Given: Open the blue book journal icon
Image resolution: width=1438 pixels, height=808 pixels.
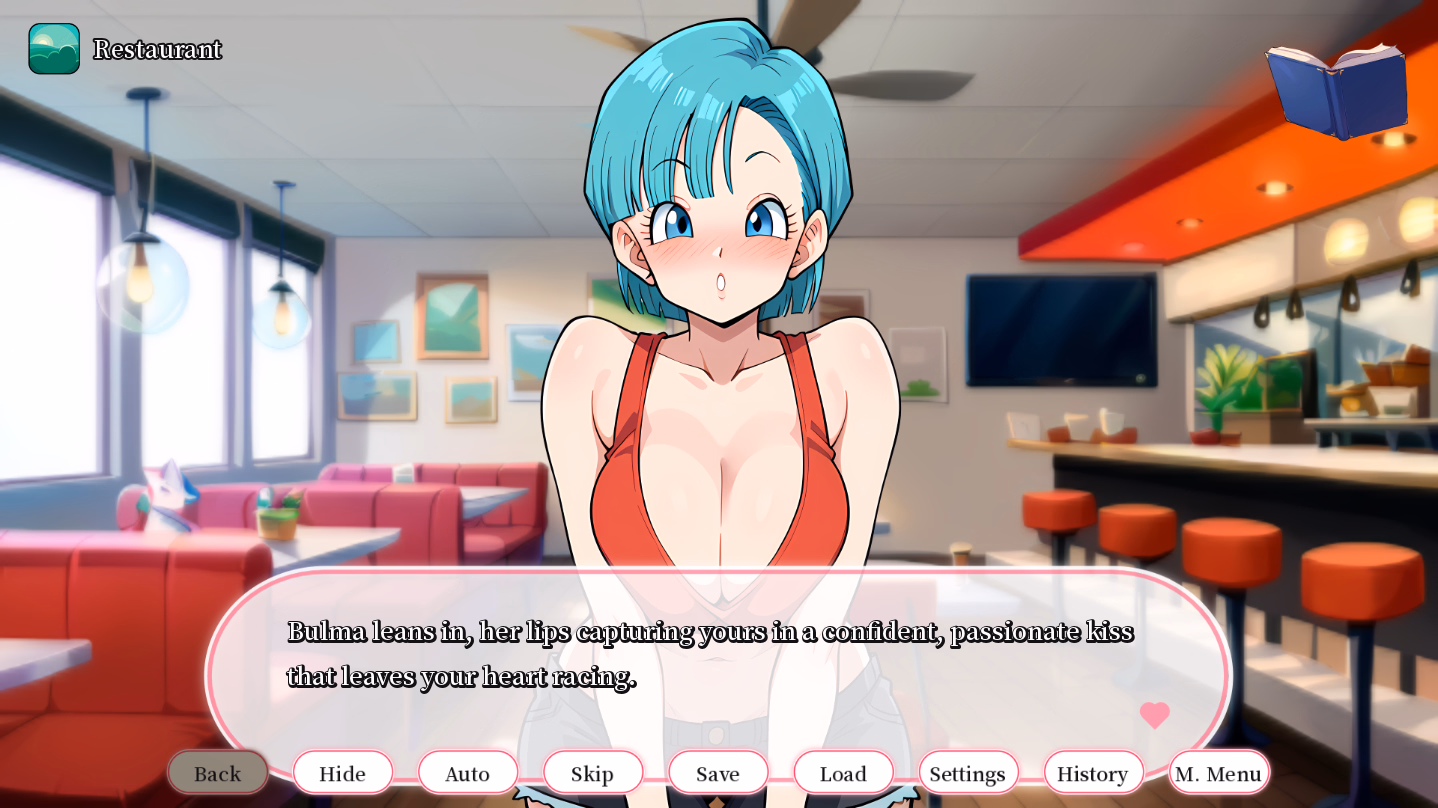Looking at the screenshot, I should click(x=1337, y=91).
